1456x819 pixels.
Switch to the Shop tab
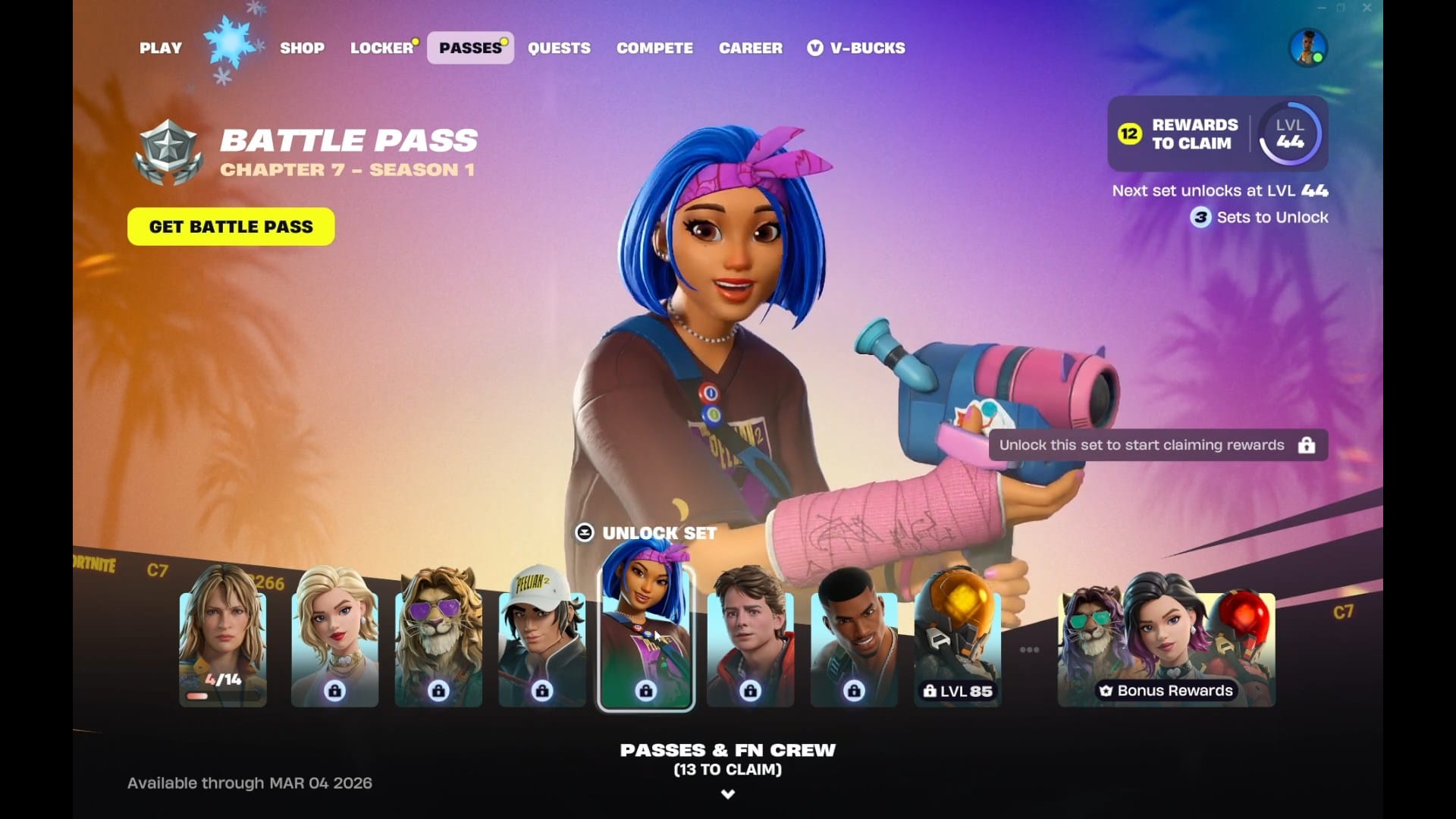302,48
